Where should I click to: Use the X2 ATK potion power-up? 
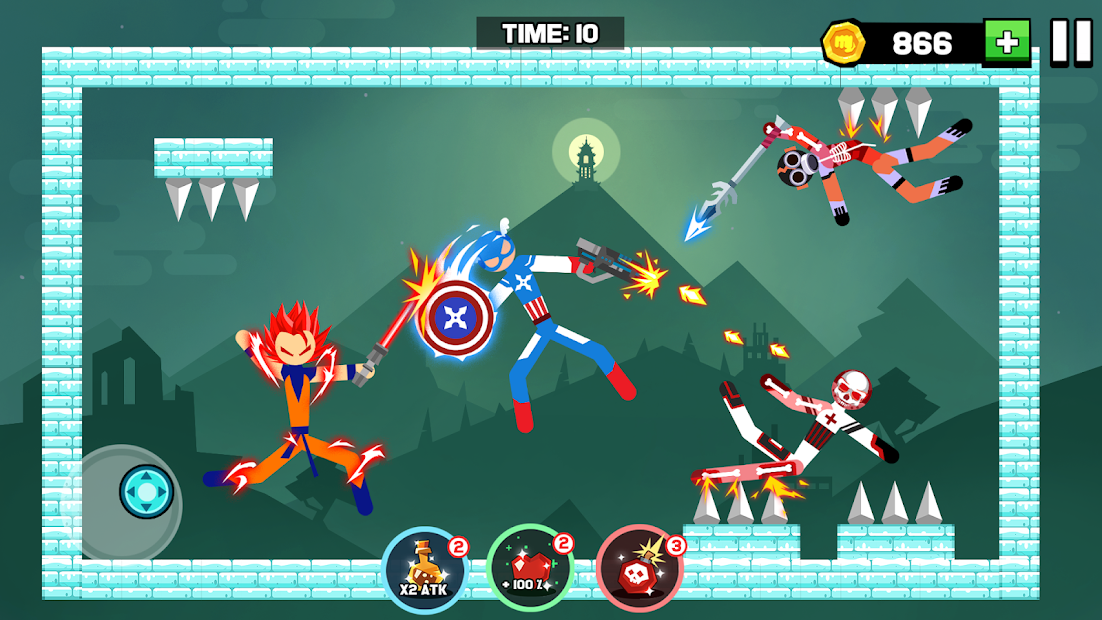pyautogui.click(x=426, y=570)
